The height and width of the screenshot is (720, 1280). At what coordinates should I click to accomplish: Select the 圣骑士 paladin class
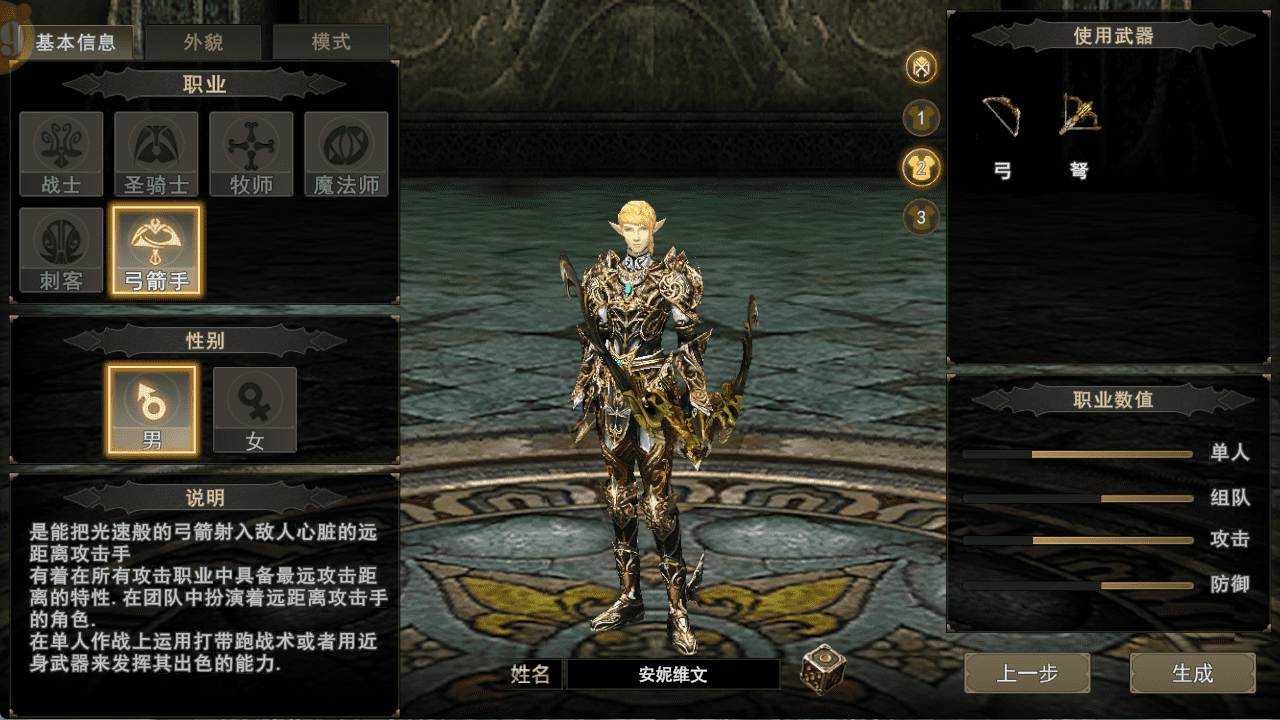156,154
